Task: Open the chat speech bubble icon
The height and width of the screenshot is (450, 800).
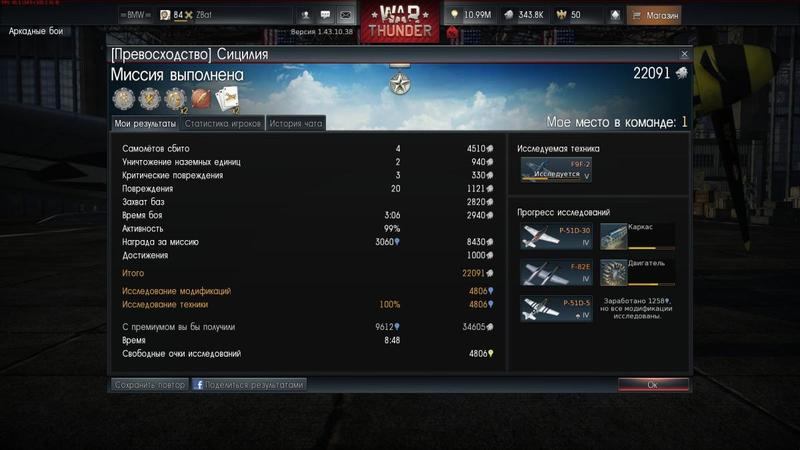Action: 325,16
